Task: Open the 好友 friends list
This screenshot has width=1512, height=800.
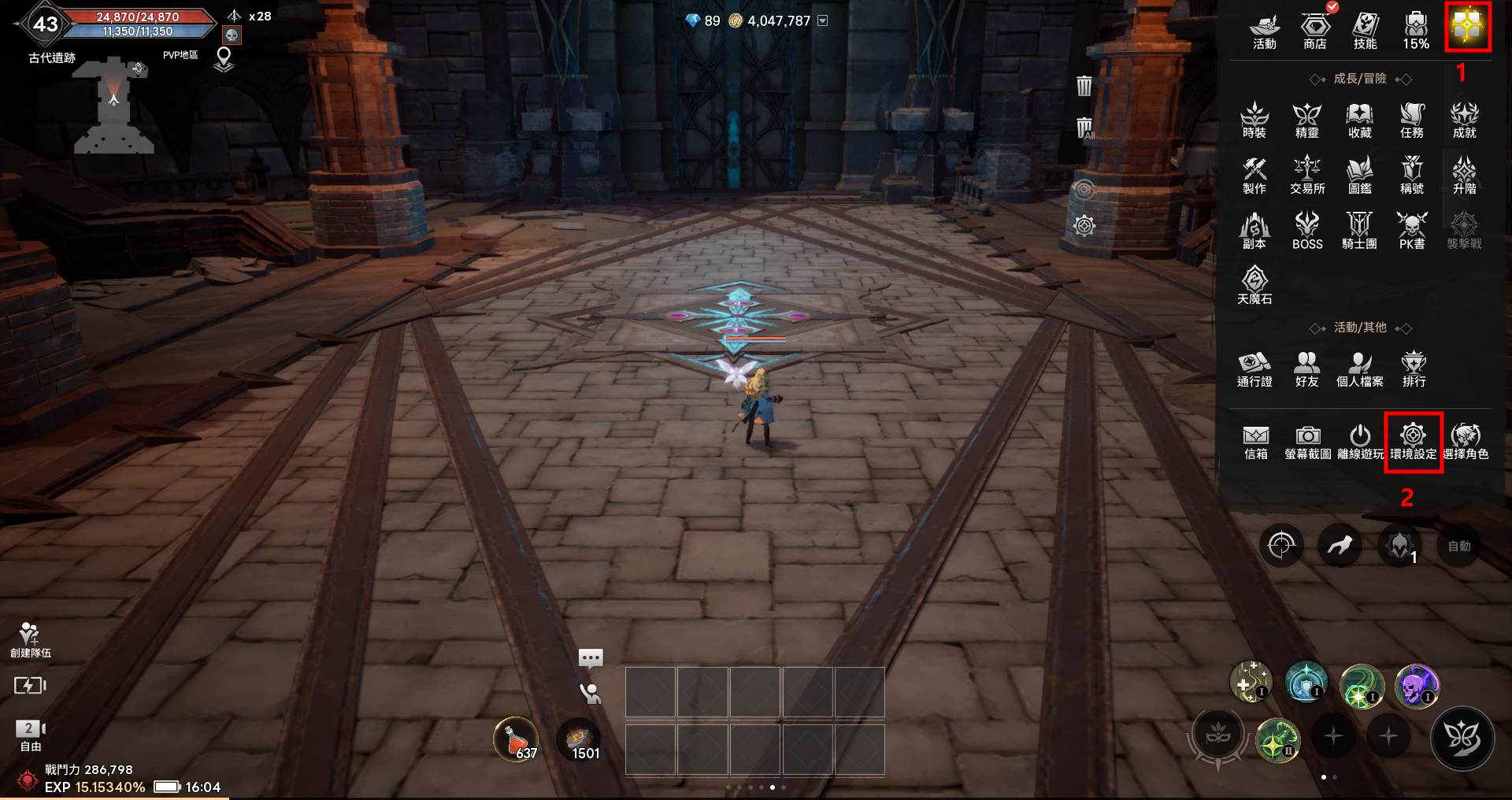Action: click(x=1306, y=369)
